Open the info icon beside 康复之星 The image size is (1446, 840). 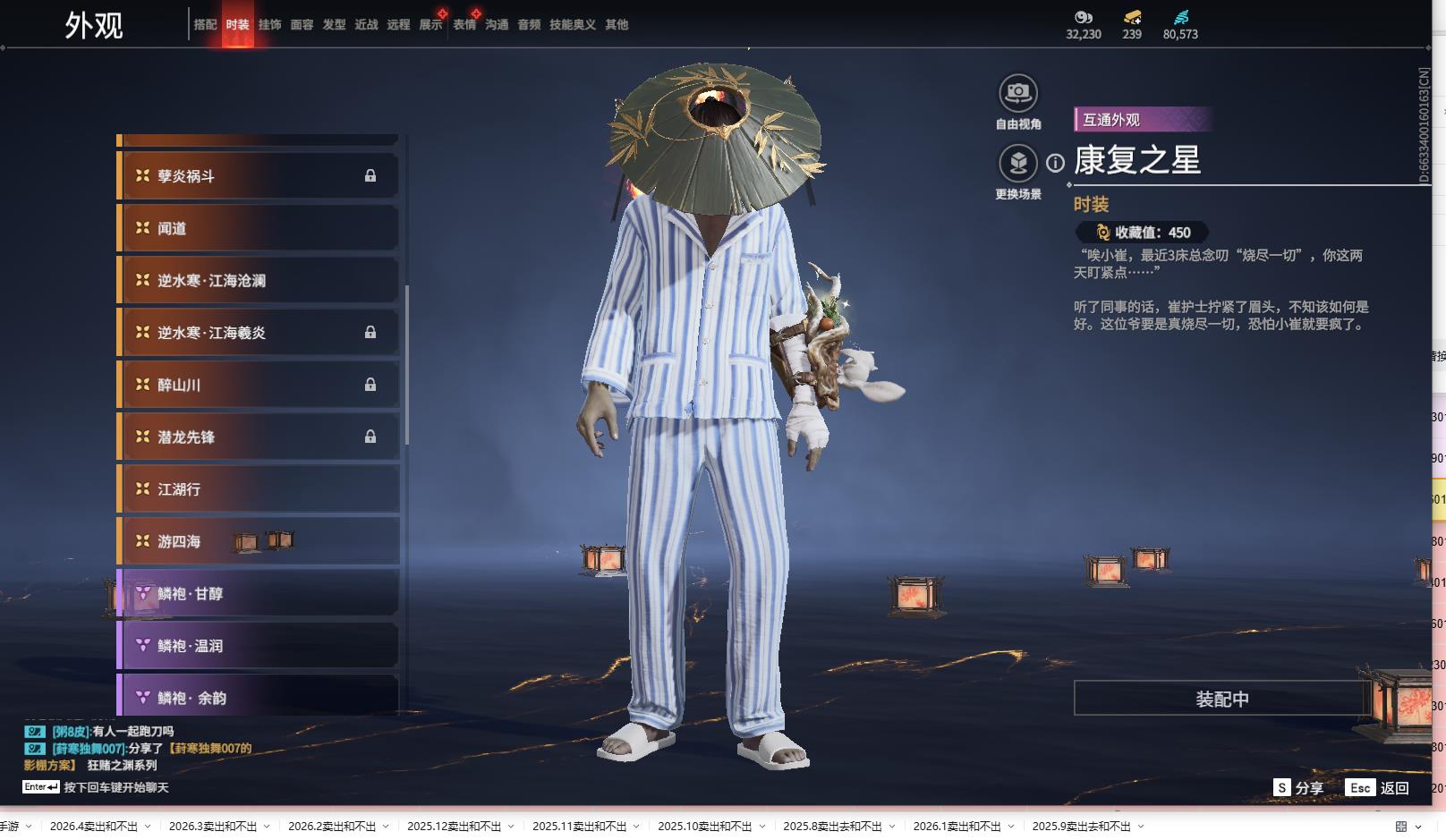point(1056,163)
